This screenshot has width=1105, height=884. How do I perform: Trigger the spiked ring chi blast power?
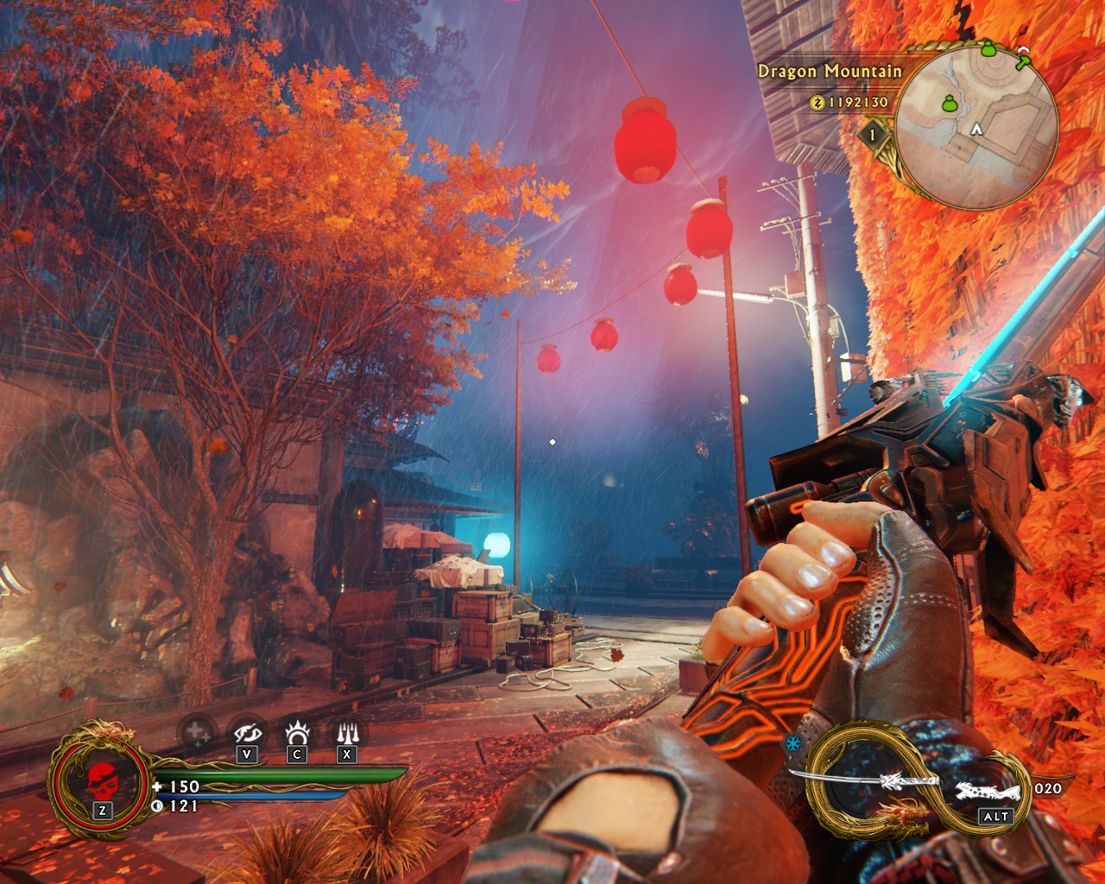coord(296,733)
